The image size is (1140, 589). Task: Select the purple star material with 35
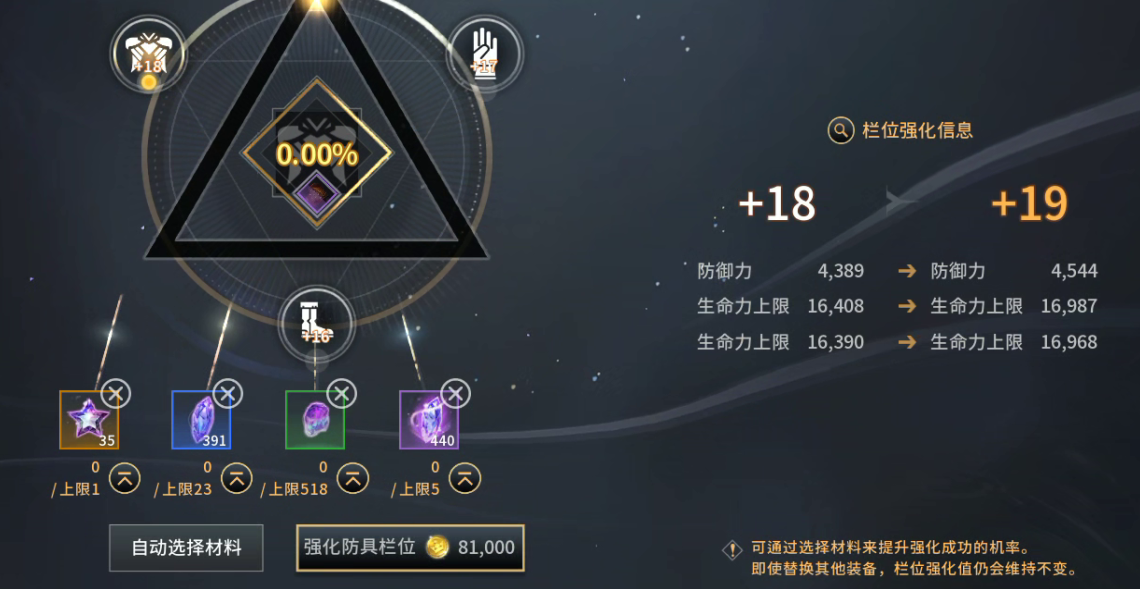click(89, 420)
